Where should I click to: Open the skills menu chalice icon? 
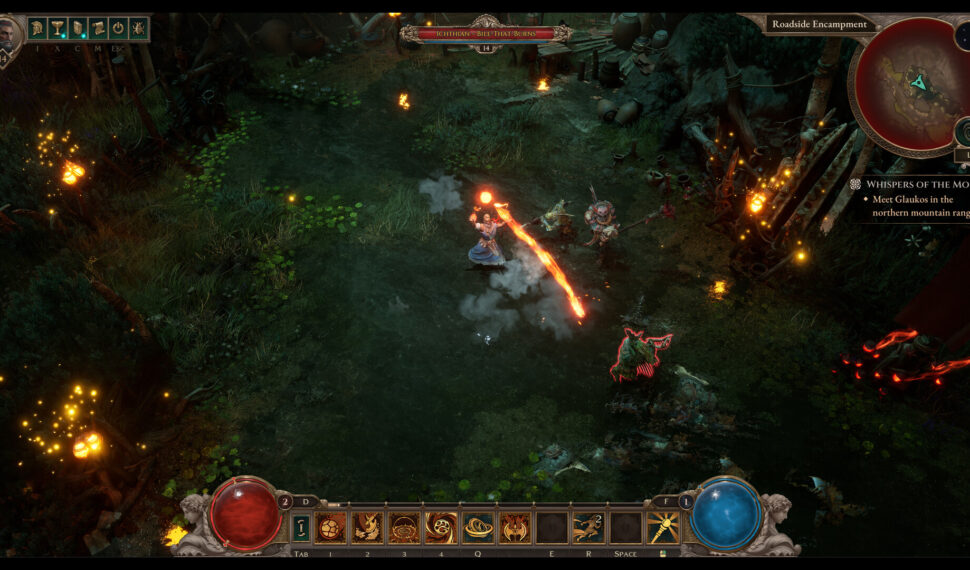click(x=59, y=28)
